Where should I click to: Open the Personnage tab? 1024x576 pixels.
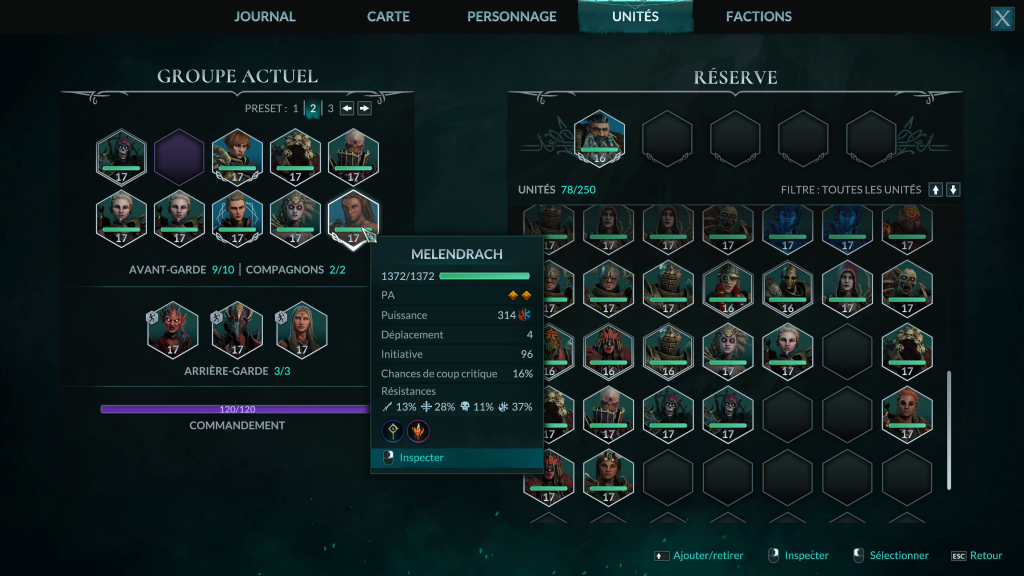coord(511,17)
